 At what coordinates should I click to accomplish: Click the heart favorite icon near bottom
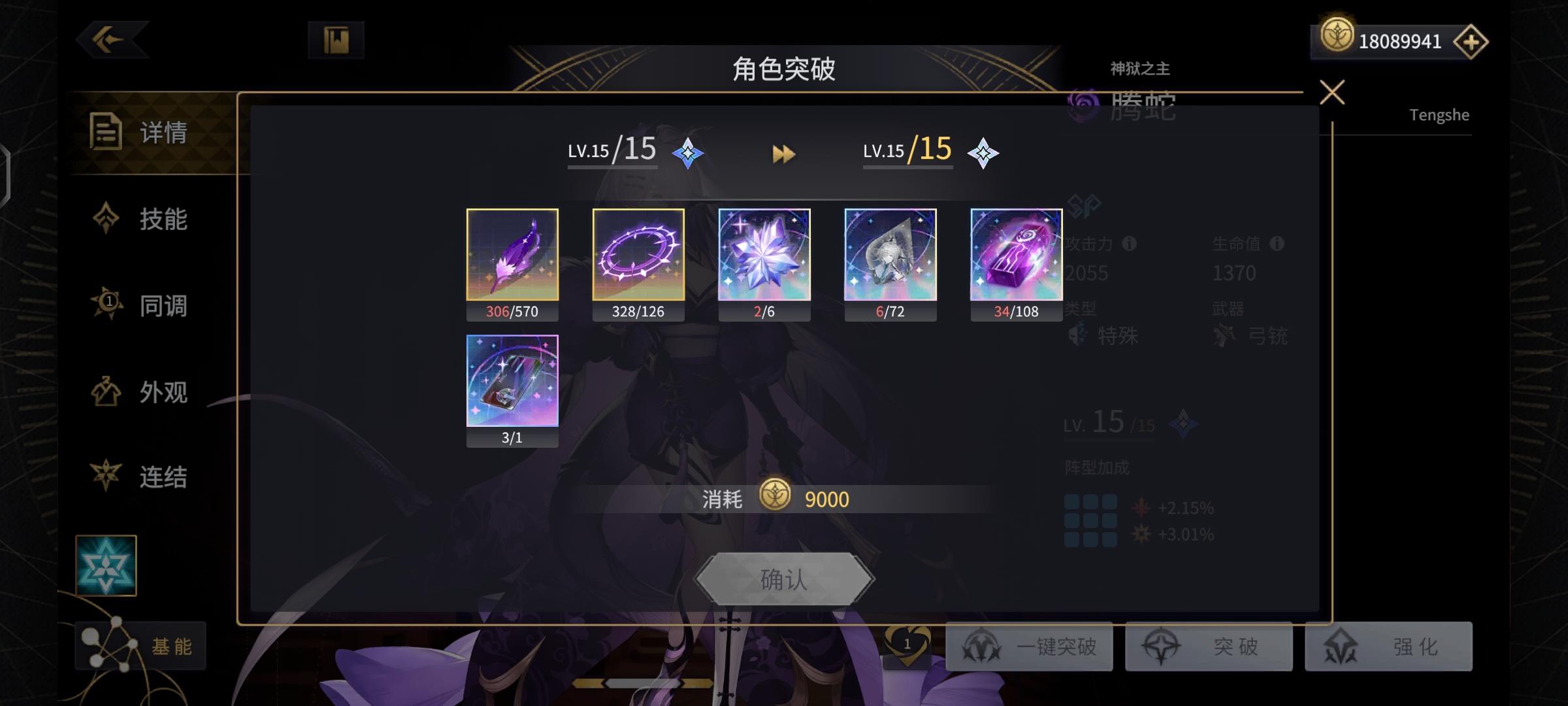coord(908,643)
